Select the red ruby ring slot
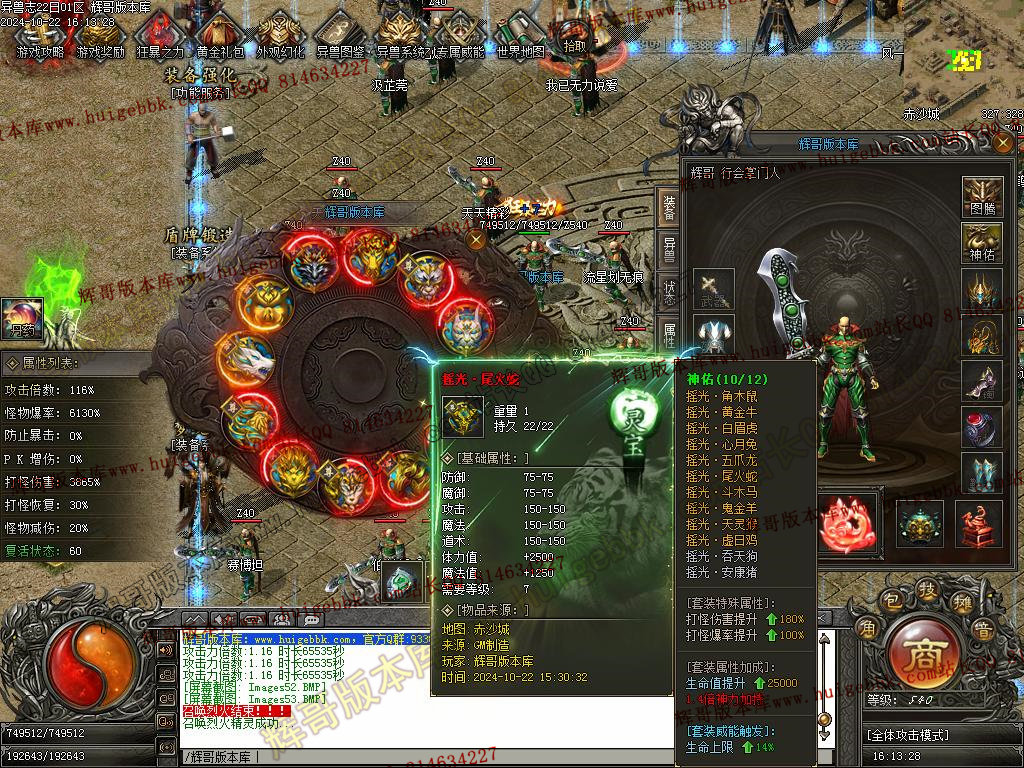The image size is (1024, 768). coord(982,427)
